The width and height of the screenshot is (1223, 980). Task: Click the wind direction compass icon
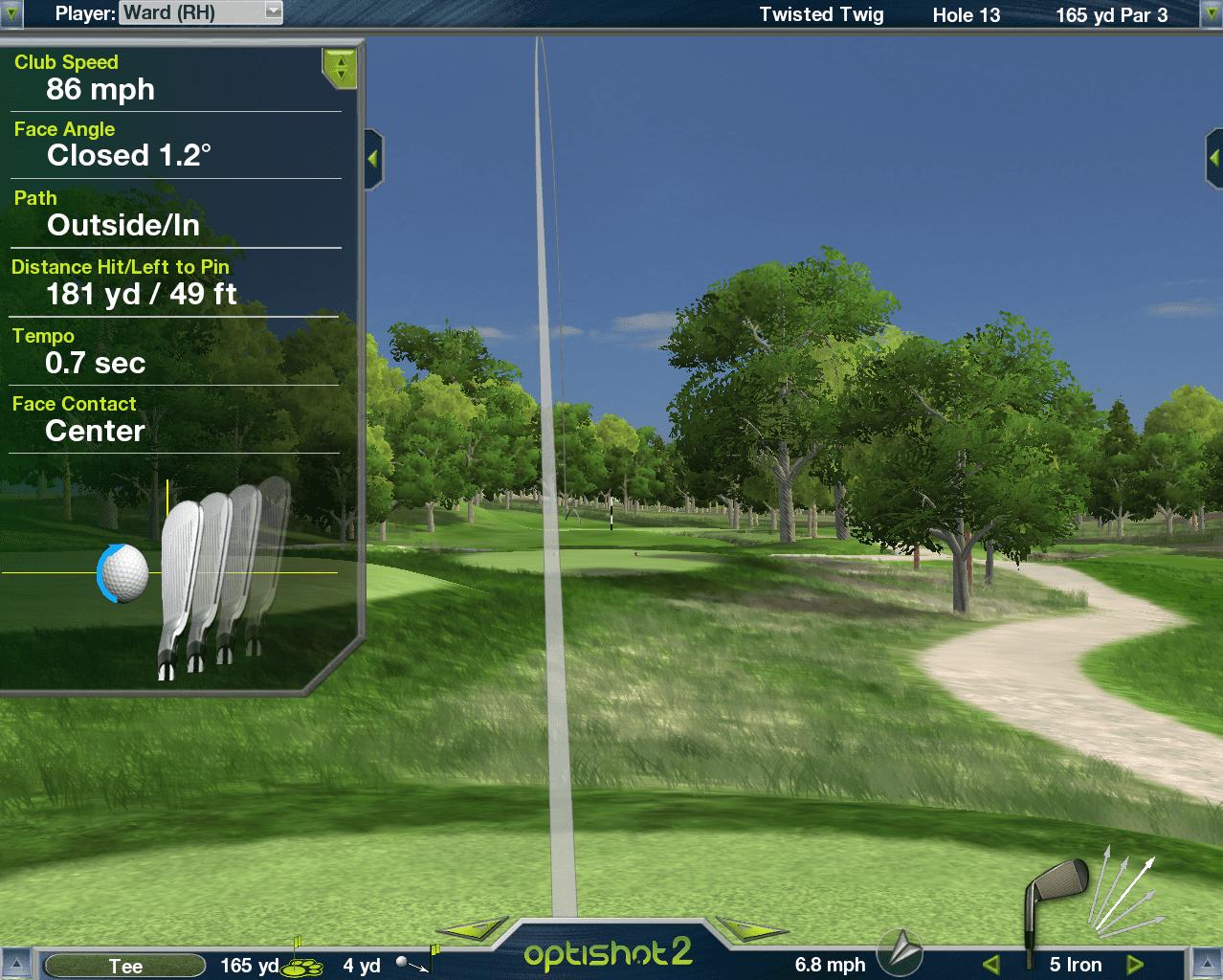(901, 951)
